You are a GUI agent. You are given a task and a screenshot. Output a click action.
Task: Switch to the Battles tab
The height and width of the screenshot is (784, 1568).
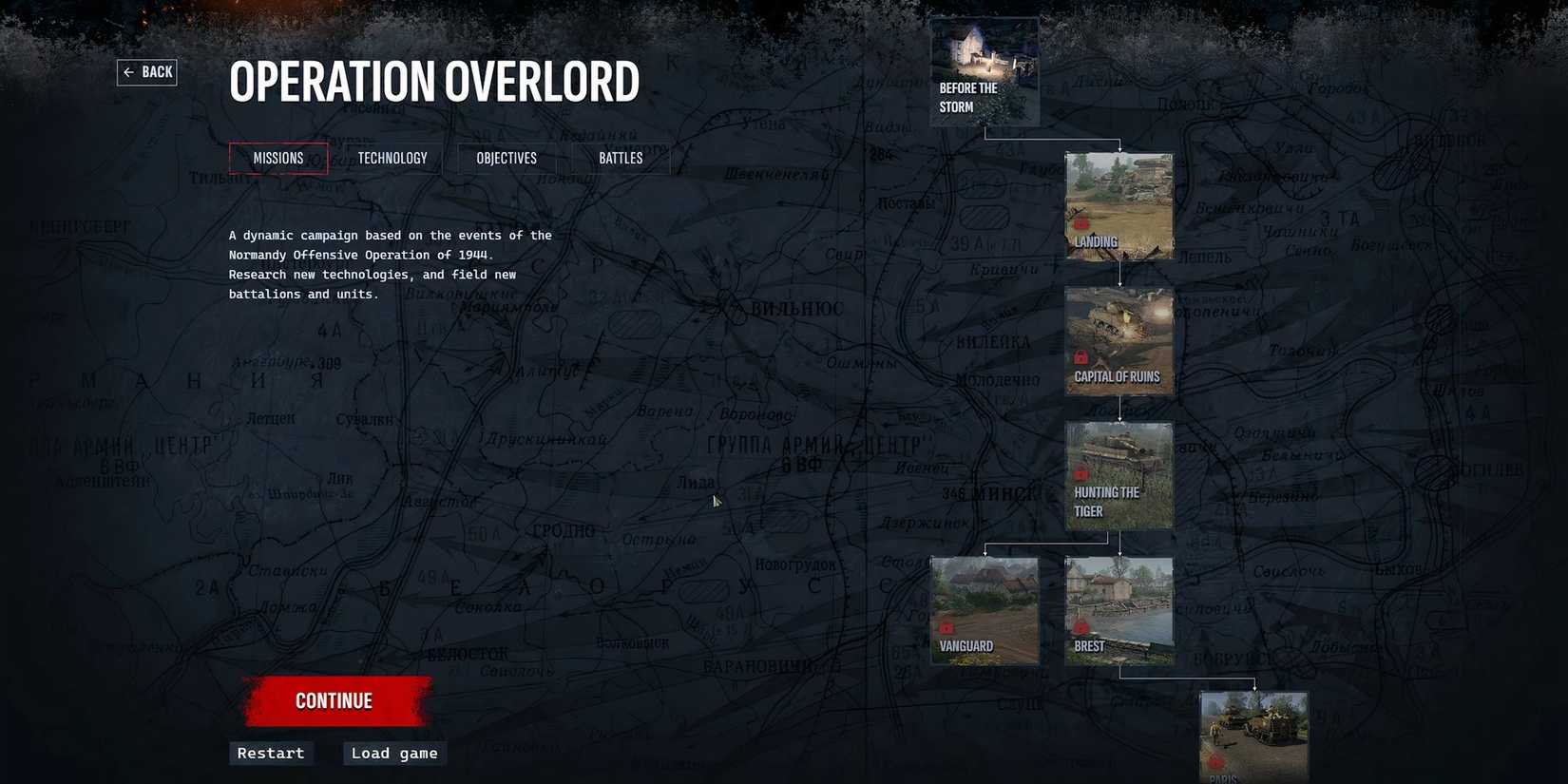pos(620,158)
